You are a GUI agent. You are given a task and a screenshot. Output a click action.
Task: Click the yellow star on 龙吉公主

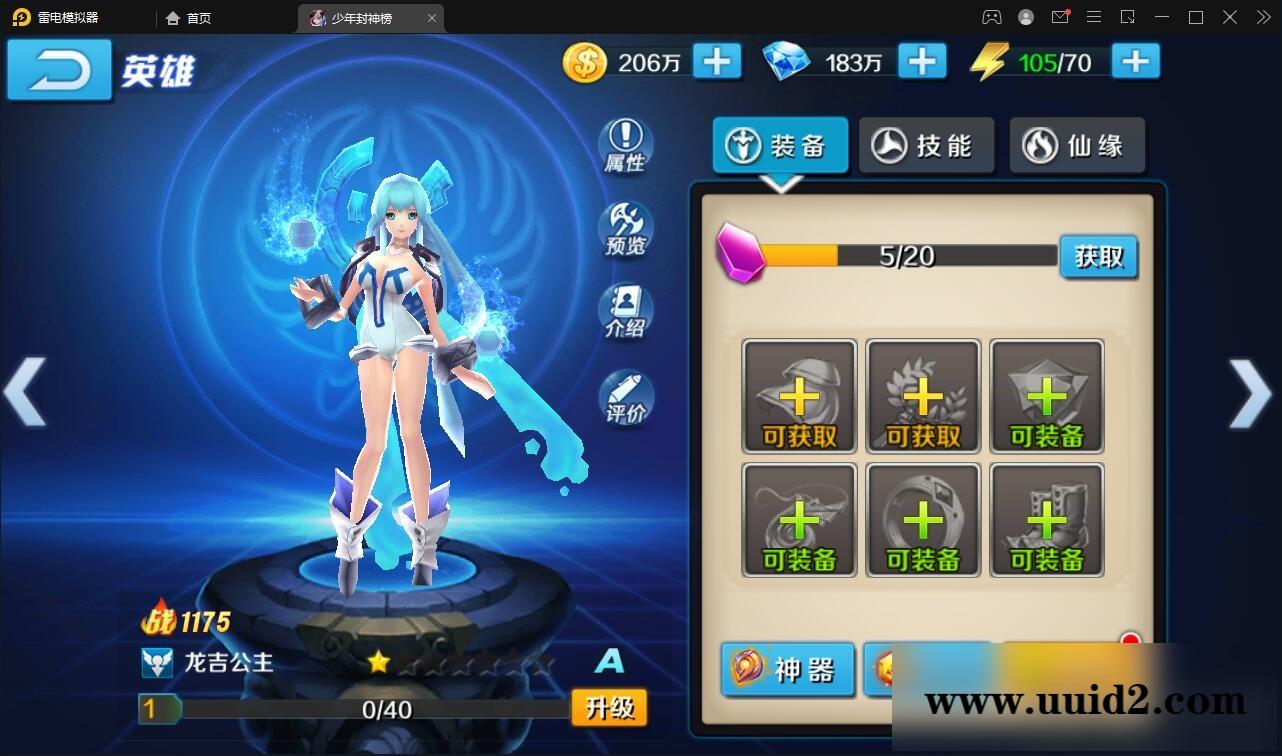tap(377, 661)
